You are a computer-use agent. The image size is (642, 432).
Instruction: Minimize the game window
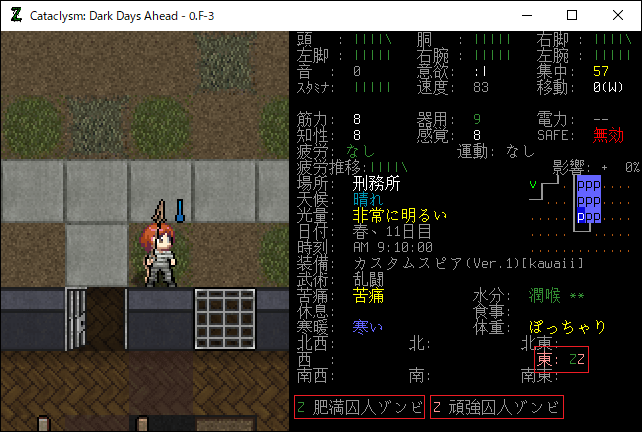coord(526,15)
